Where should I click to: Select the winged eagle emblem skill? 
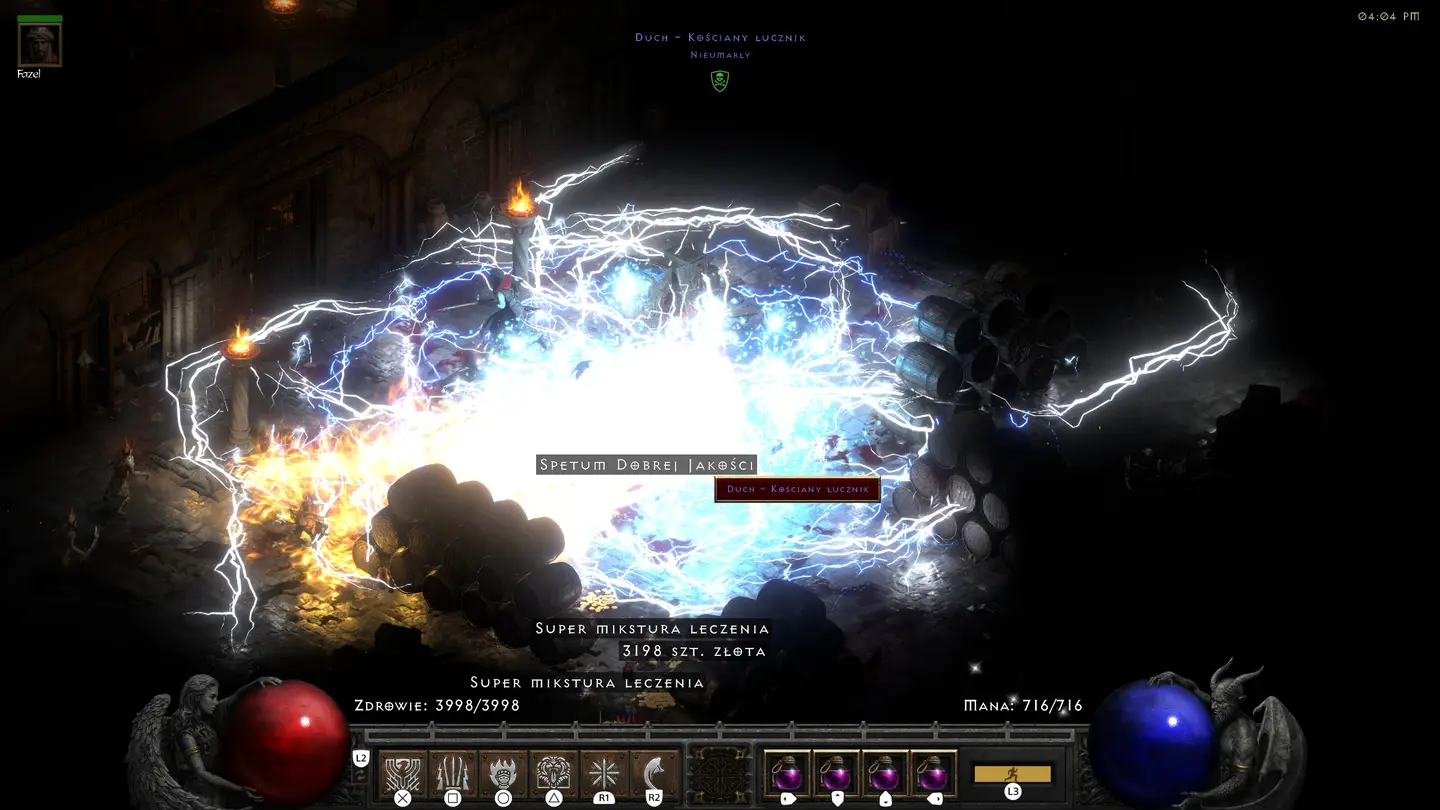(x=402, y=773)
